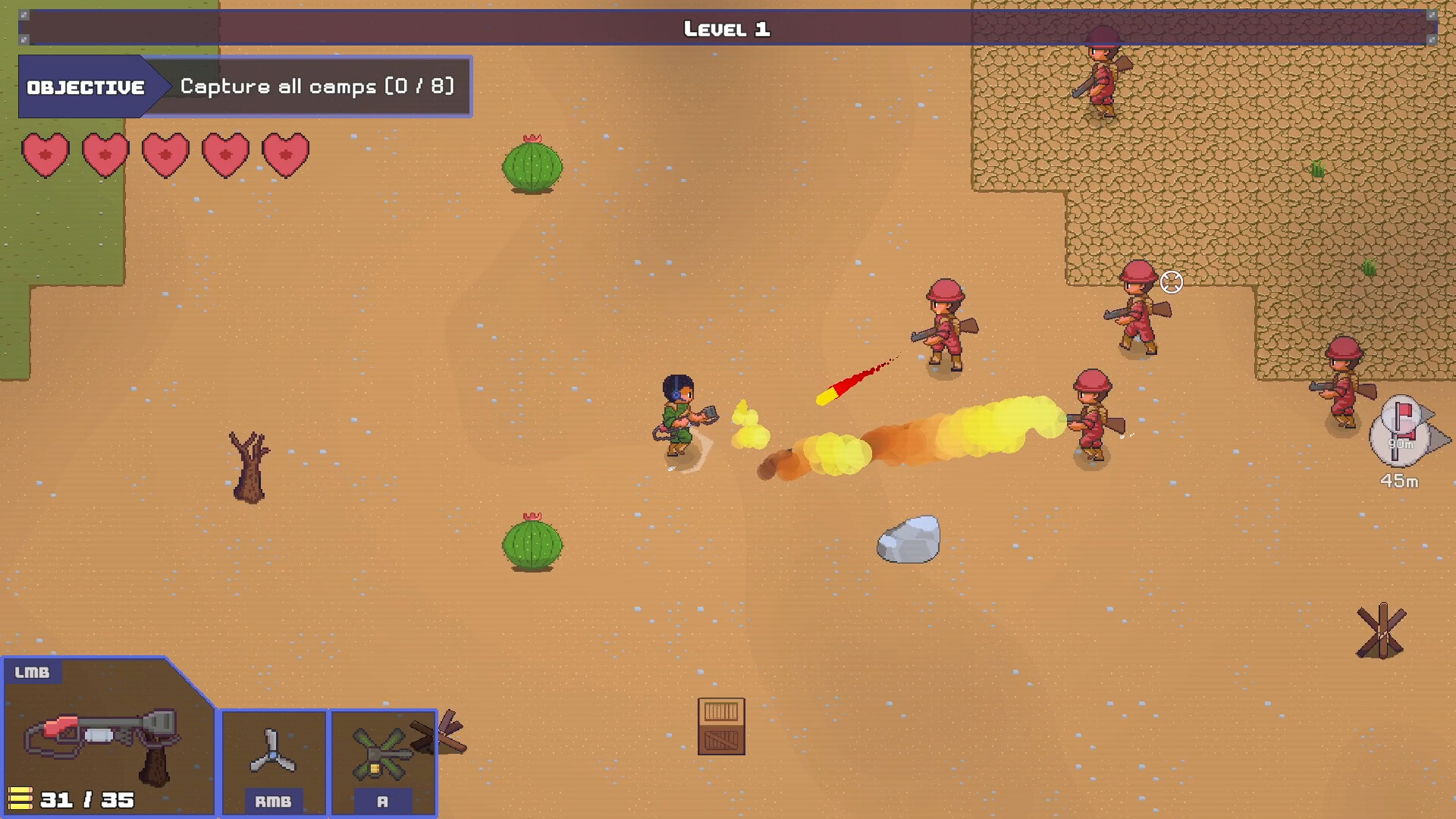Click the crosshair cursor over the enemy
The width and height of the screenshot is (1456, 819).
[1172, 281]
